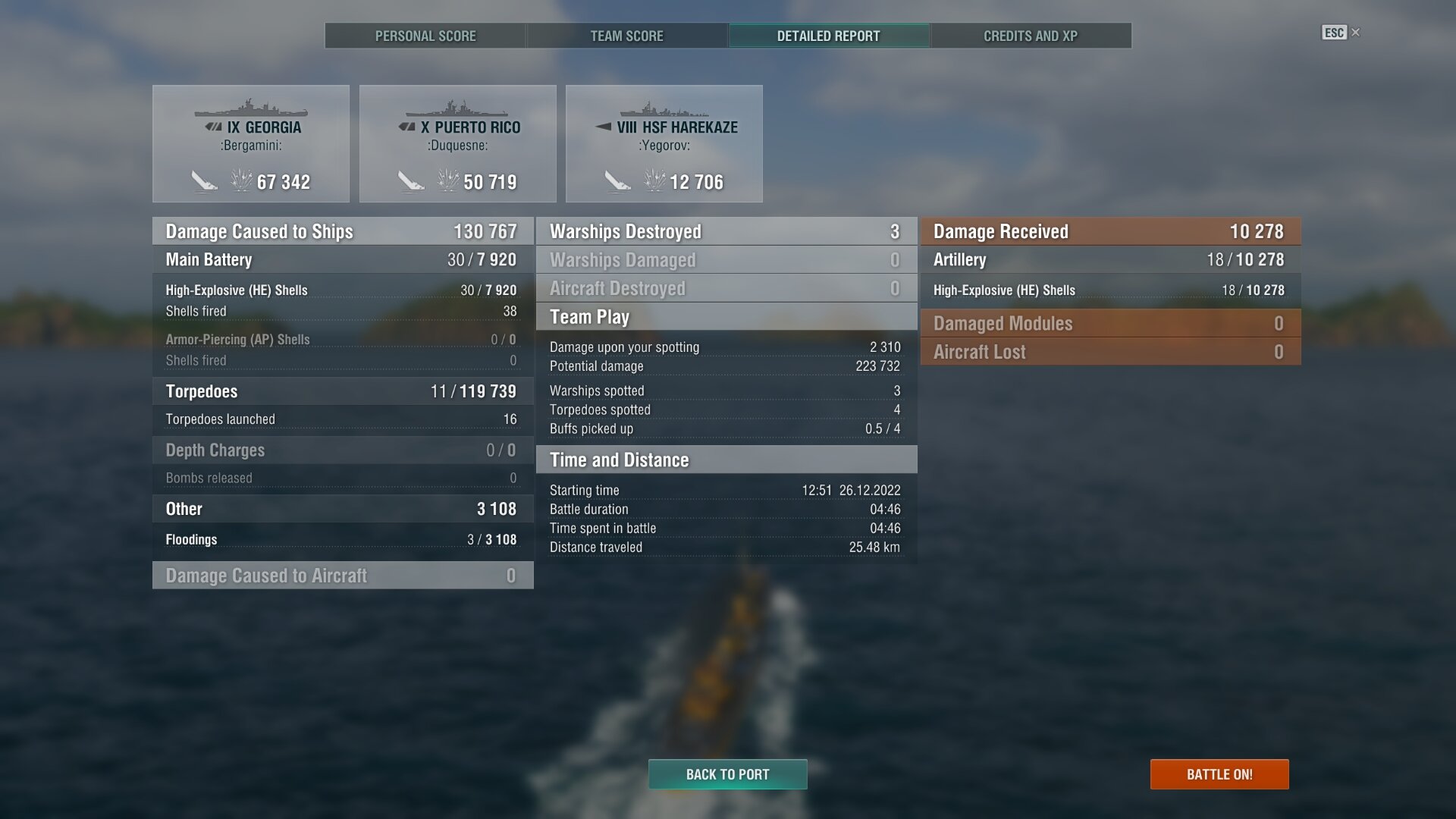Open the Team Score tab

pyautogui.click(x=626, y=36)
